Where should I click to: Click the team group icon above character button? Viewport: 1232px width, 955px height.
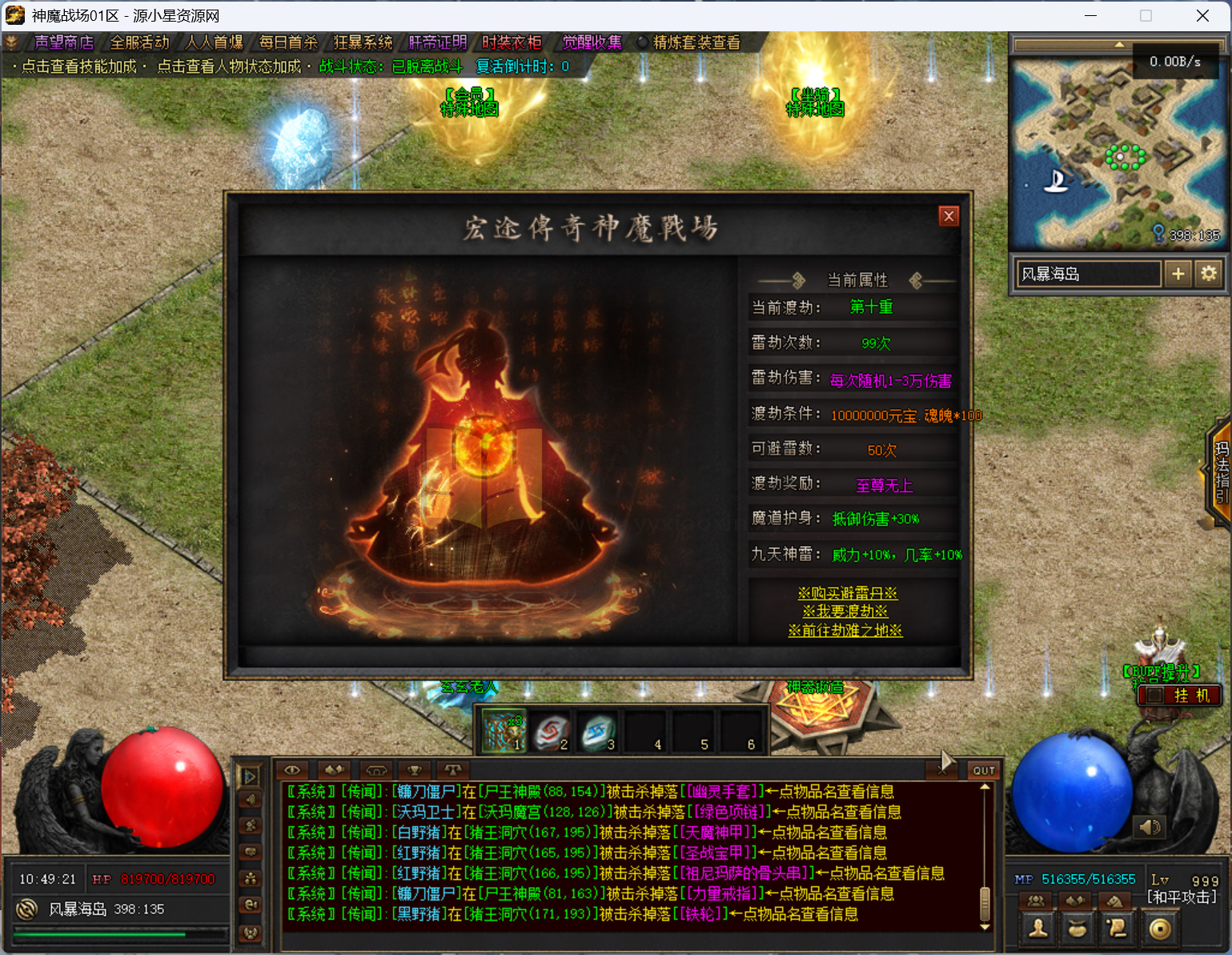1036,901
